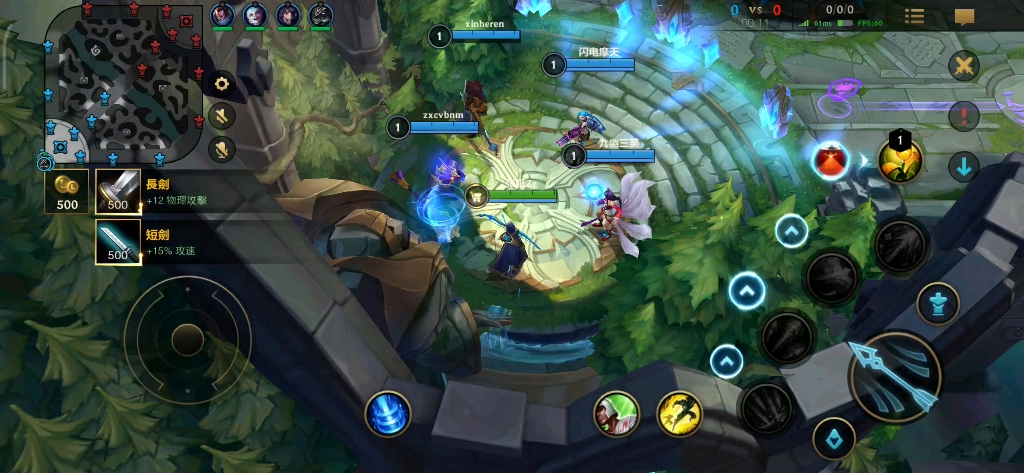Open the chat speech-bubble icon
Screen dimensions: 1024x473
(964, 16)
